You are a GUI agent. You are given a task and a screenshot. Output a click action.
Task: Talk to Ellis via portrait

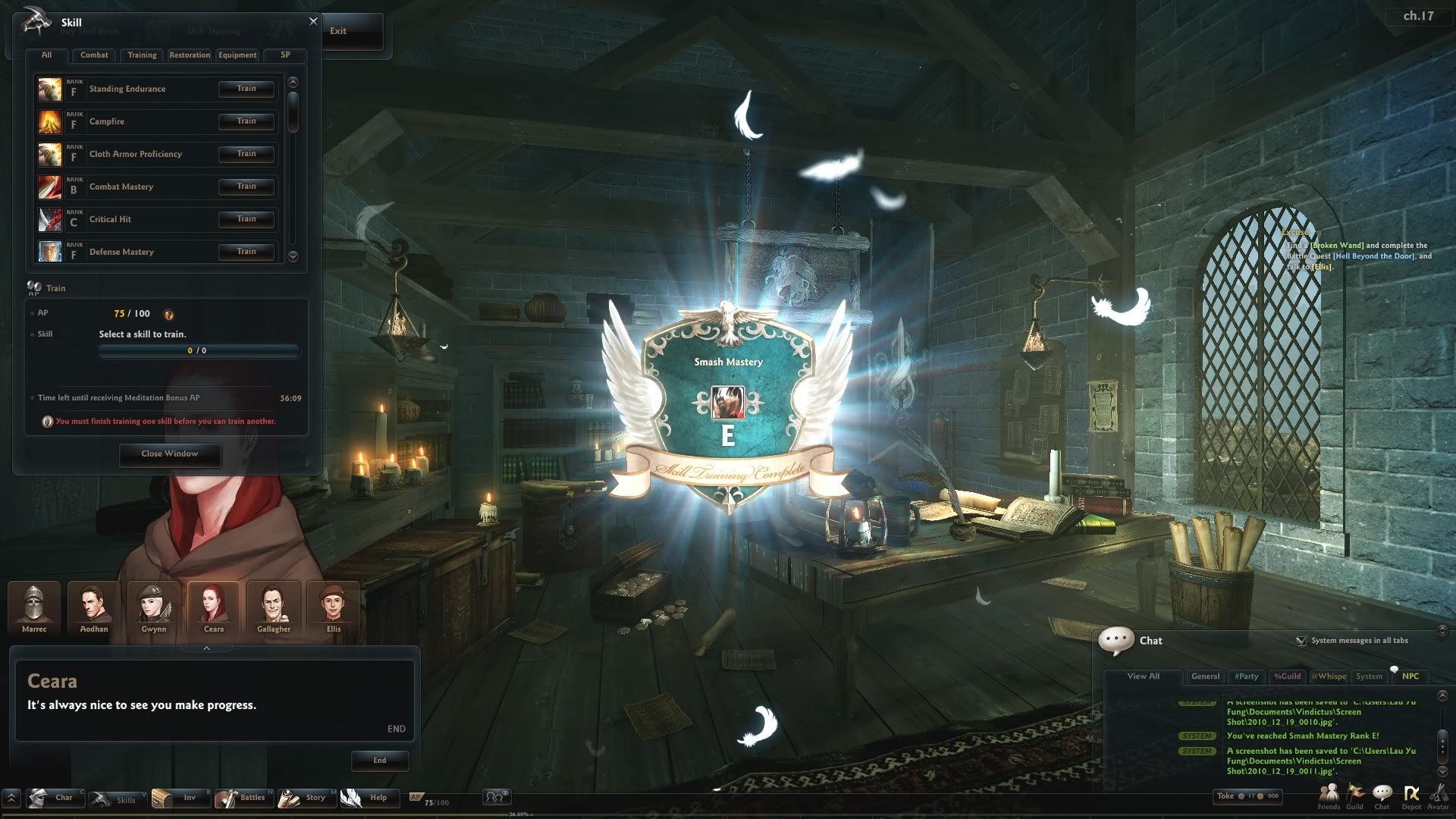(334, 607)
